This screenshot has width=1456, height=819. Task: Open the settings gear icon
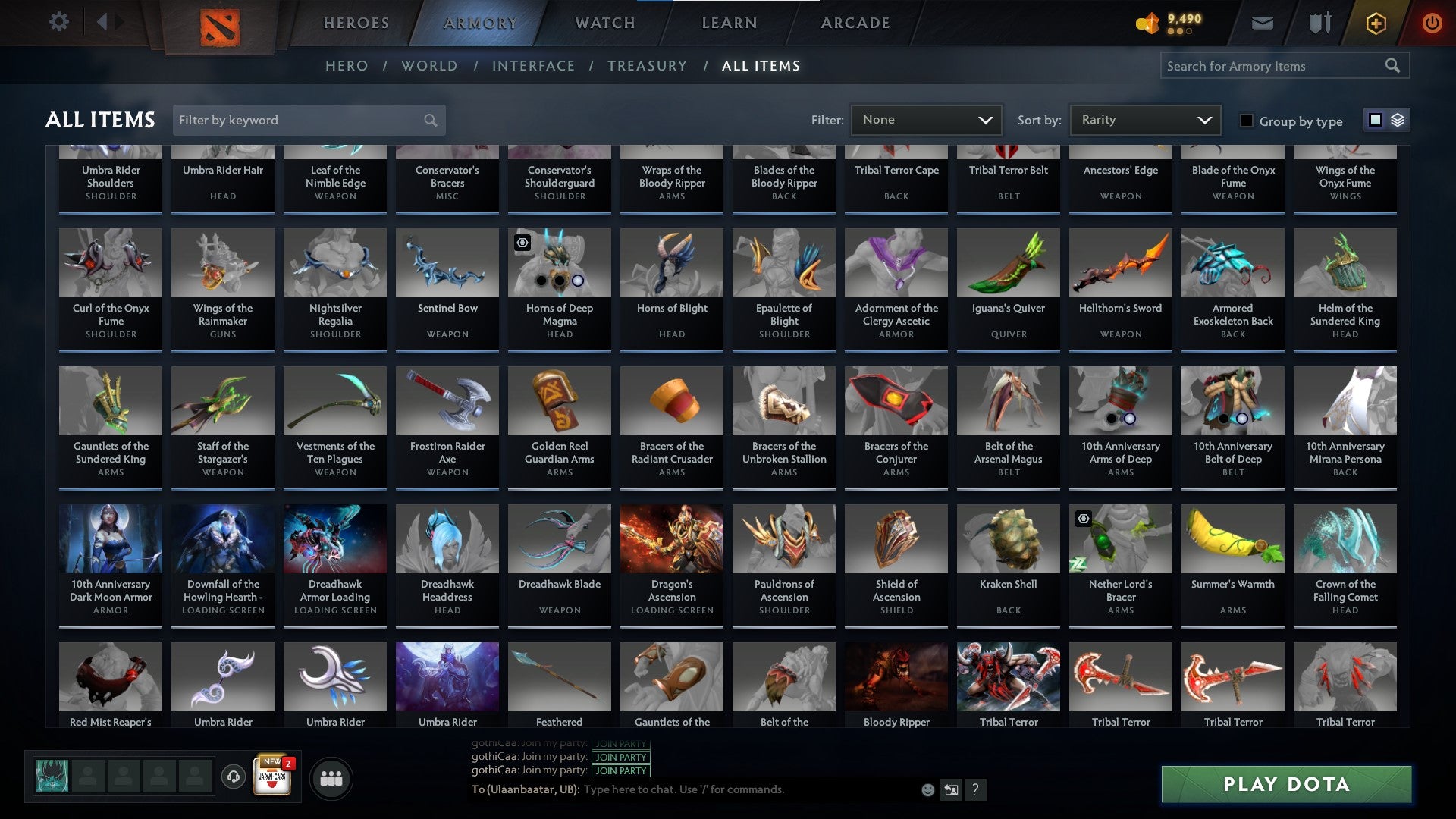point(59,22)
